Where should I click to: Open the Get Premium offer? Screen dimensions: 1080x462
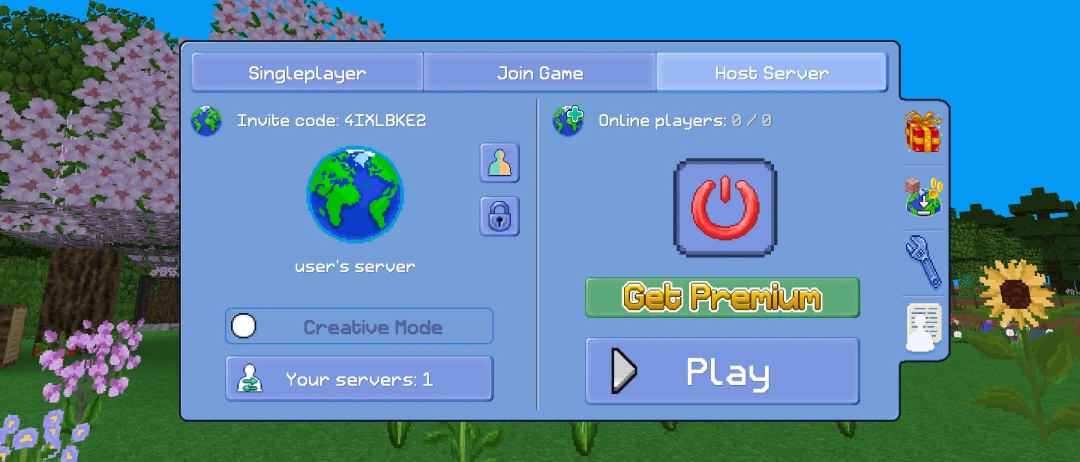[x=722, y=297]
